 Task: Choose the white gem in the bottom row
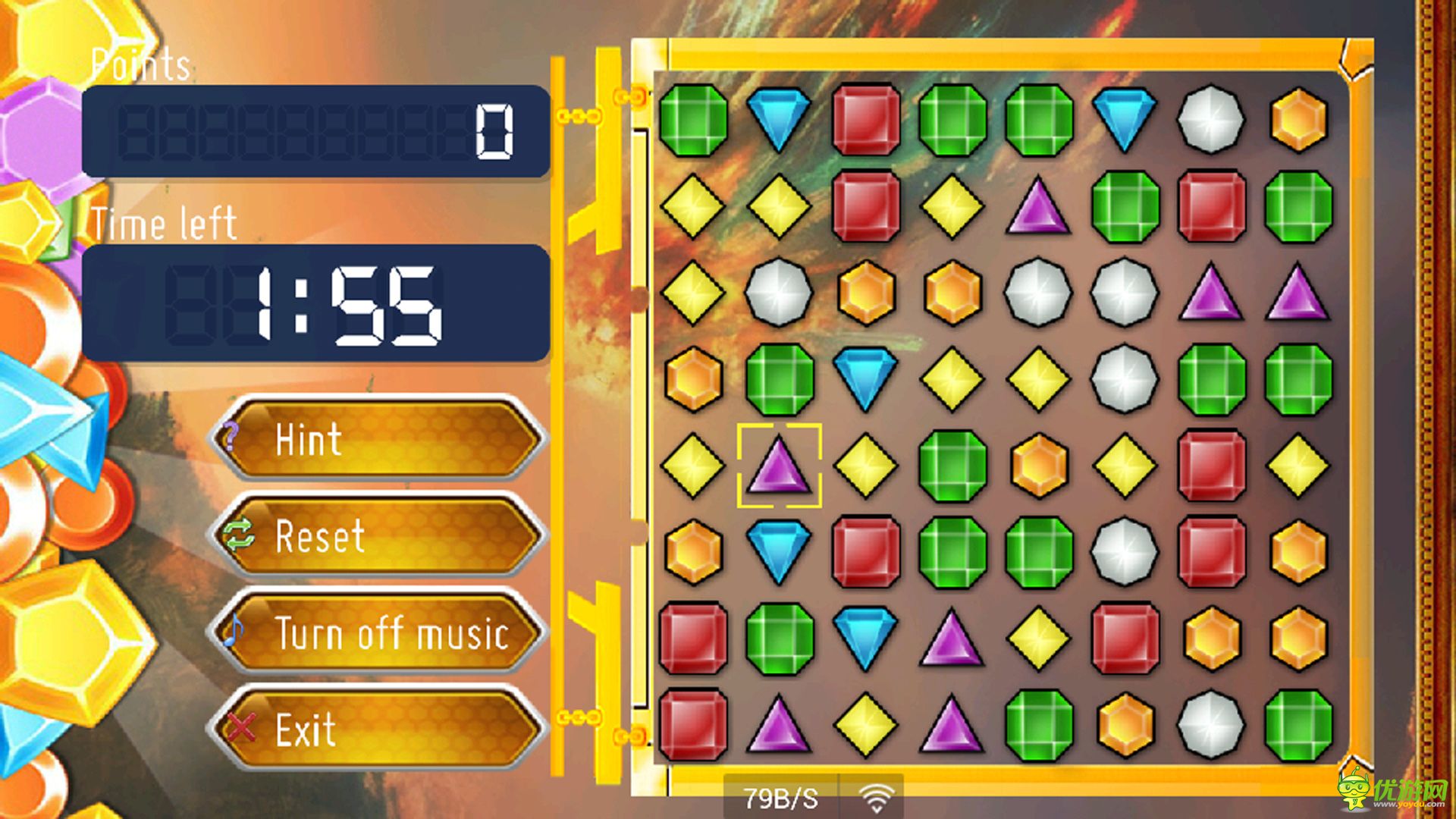tap(1211, 723)
